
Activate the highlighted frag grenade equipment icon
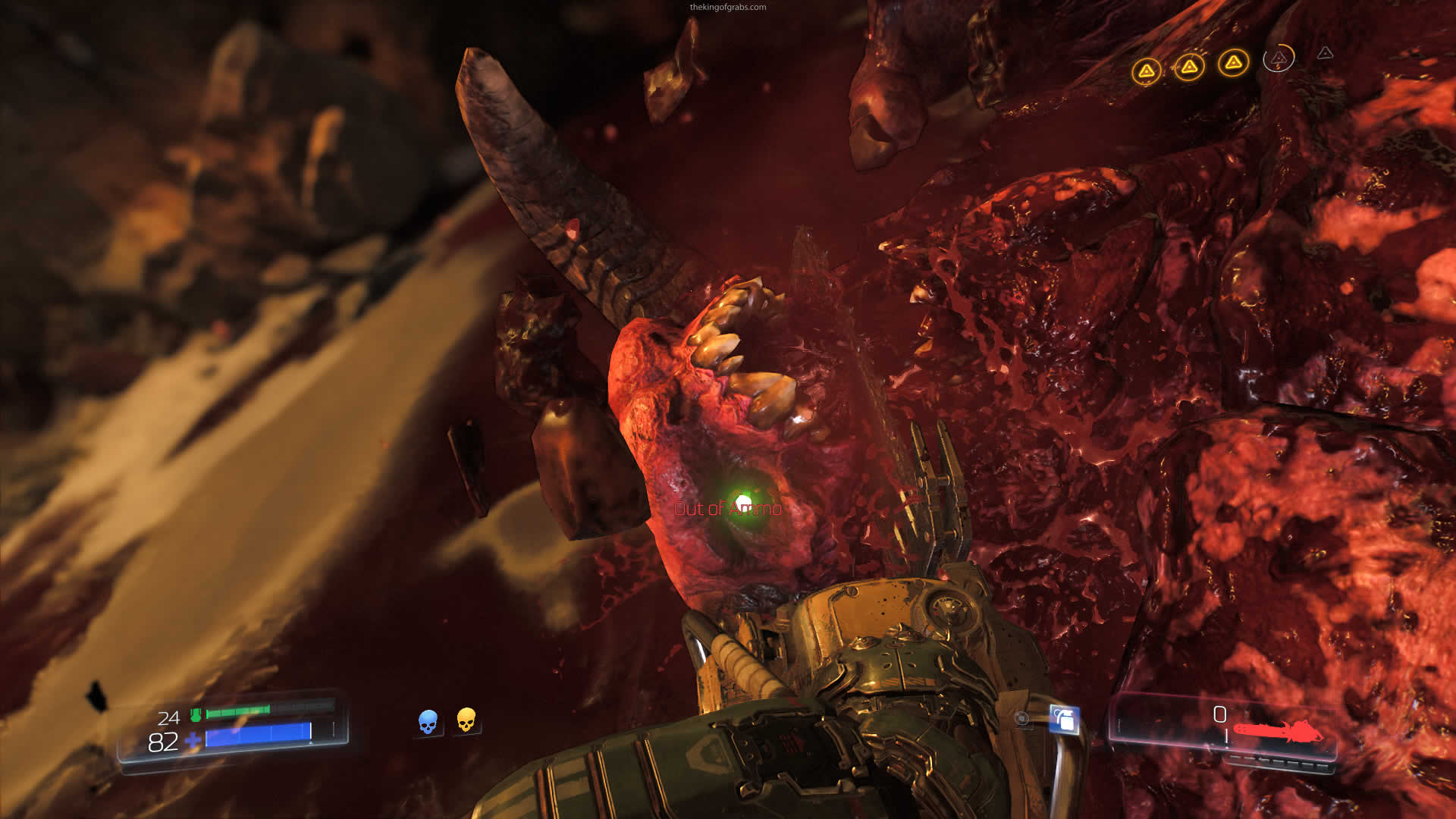[x=1064, y=719]
